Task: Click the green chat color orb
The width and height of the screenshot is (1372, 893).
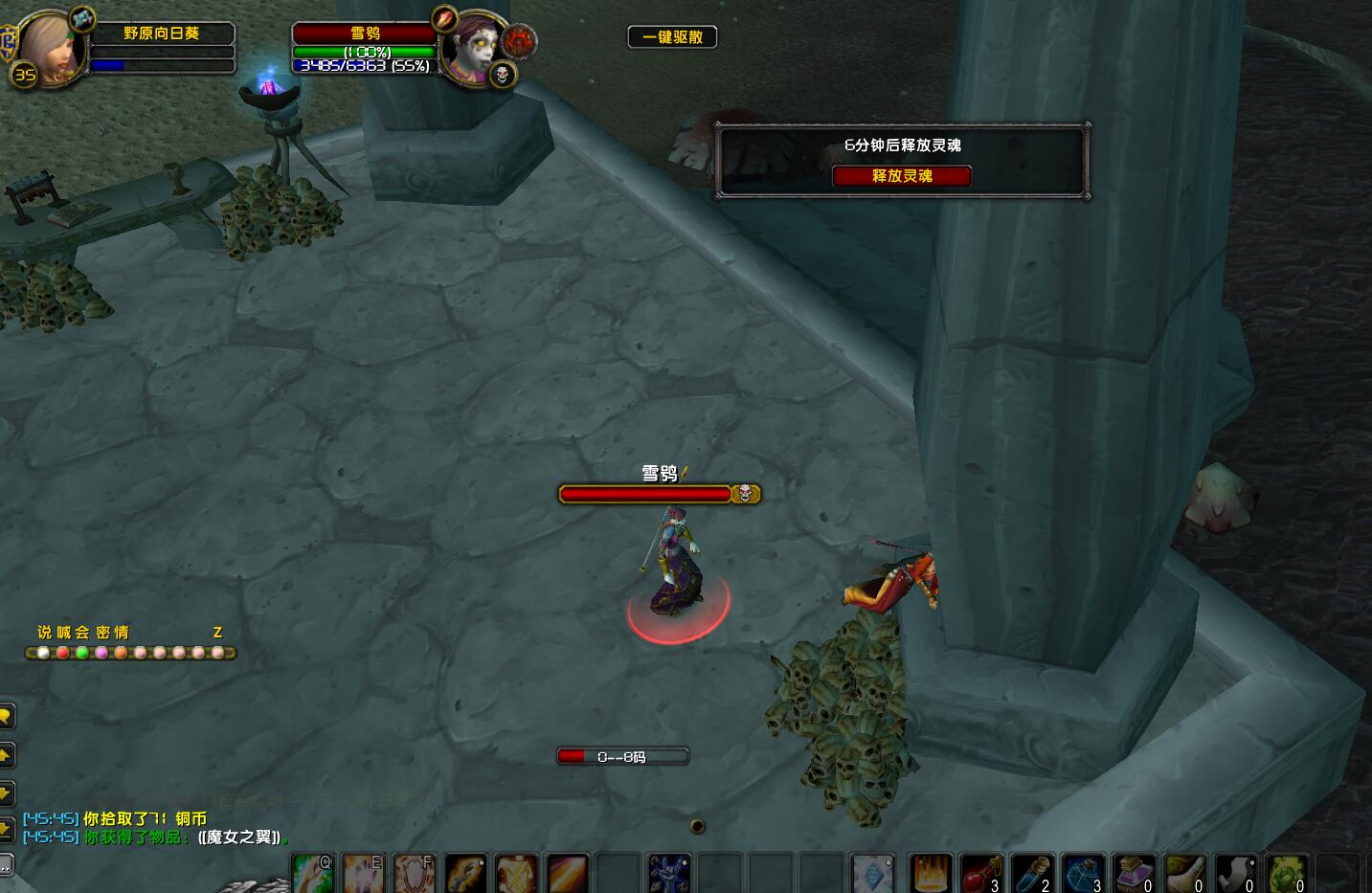Action: [x=82, y=653]
